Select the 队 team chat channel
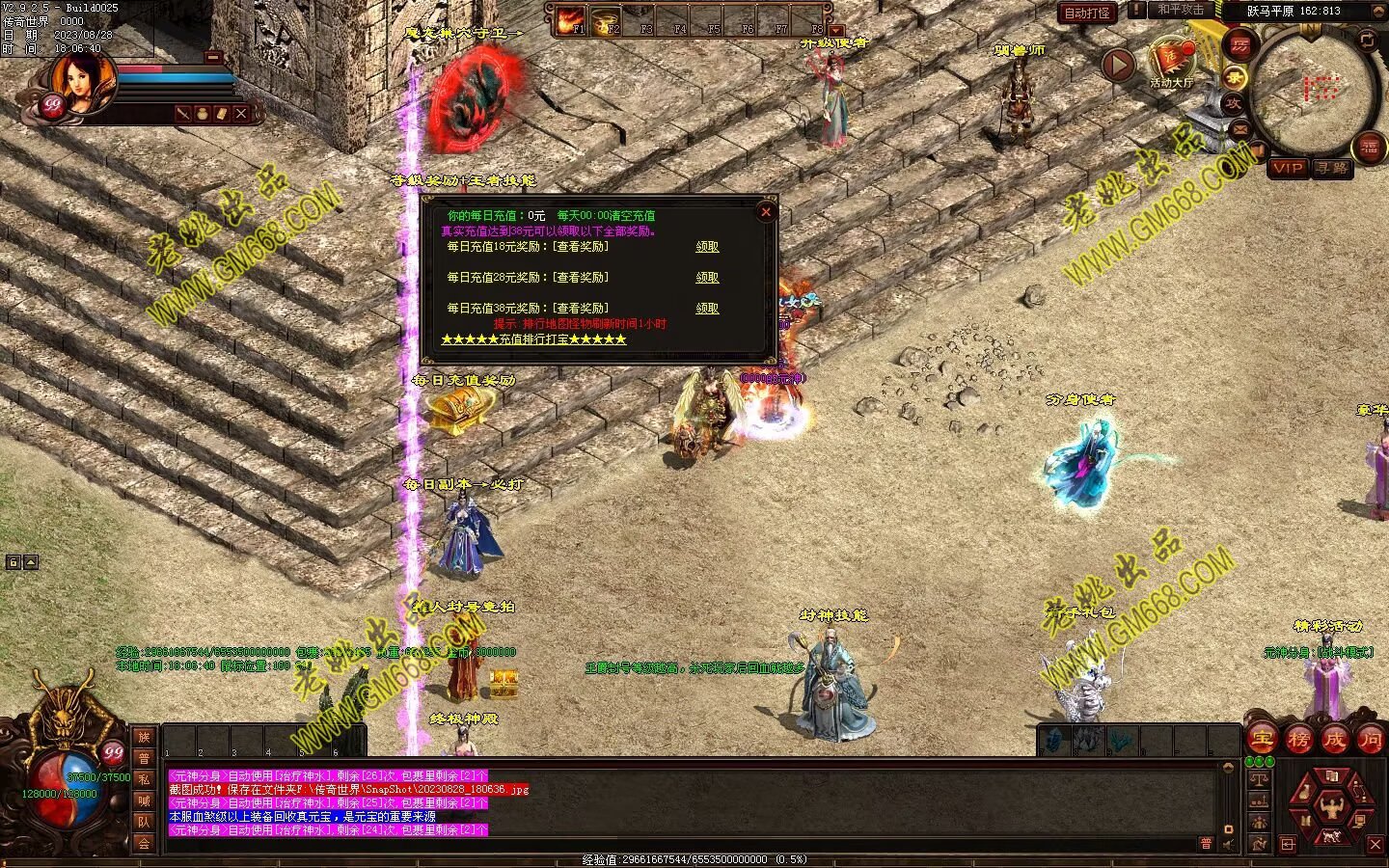This screenshot has height=868, width=1389. click(144, 822)
